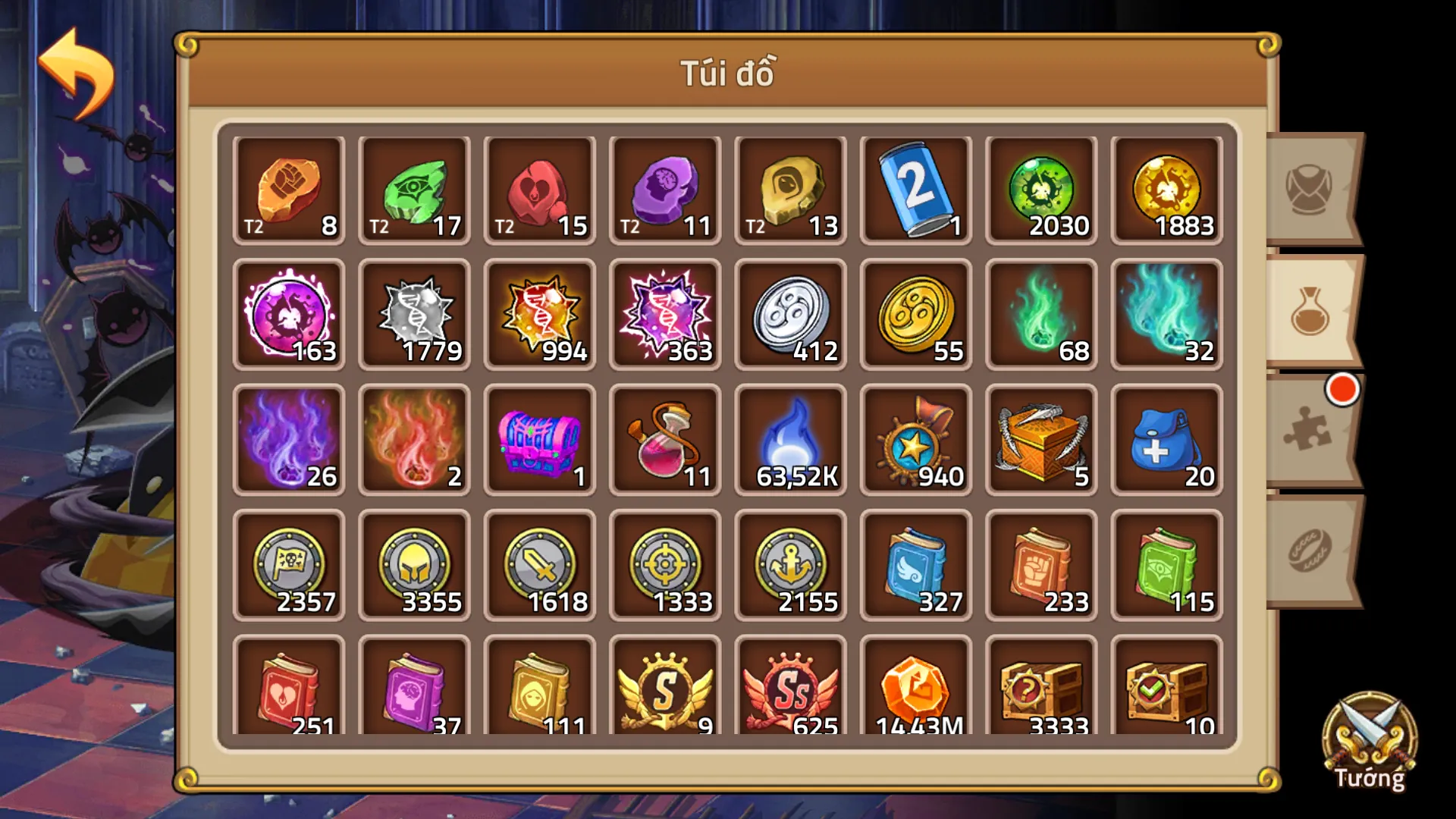Select the T2 orange fist stone
1456x819 pixels.
(x=289, y=188)
